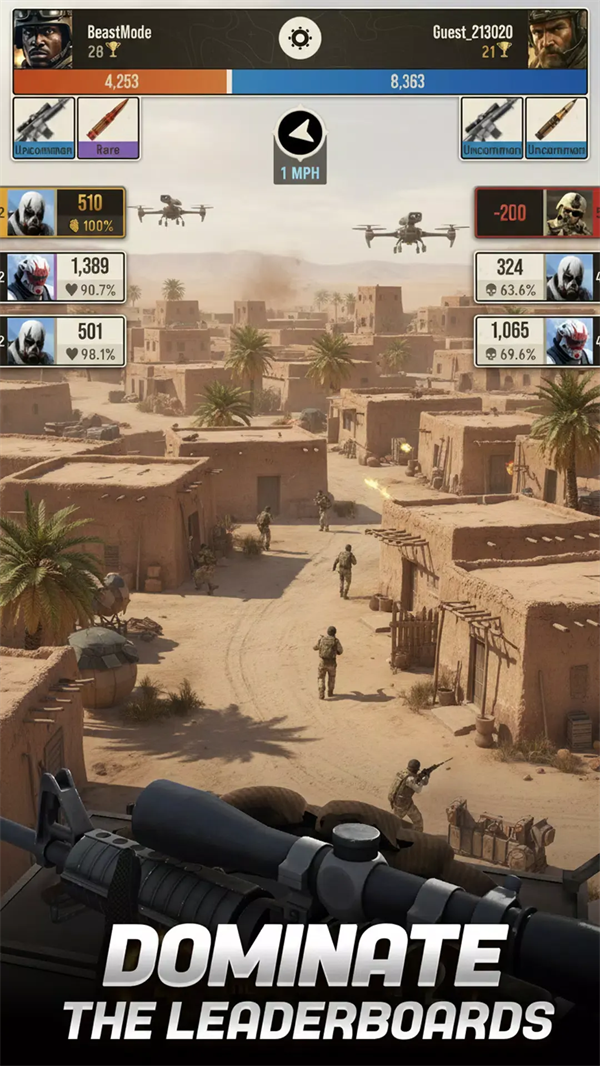This screenshot has width=600, height=1066.
Task: Open the settings gear at top center
Action: (x=299, y=39)
